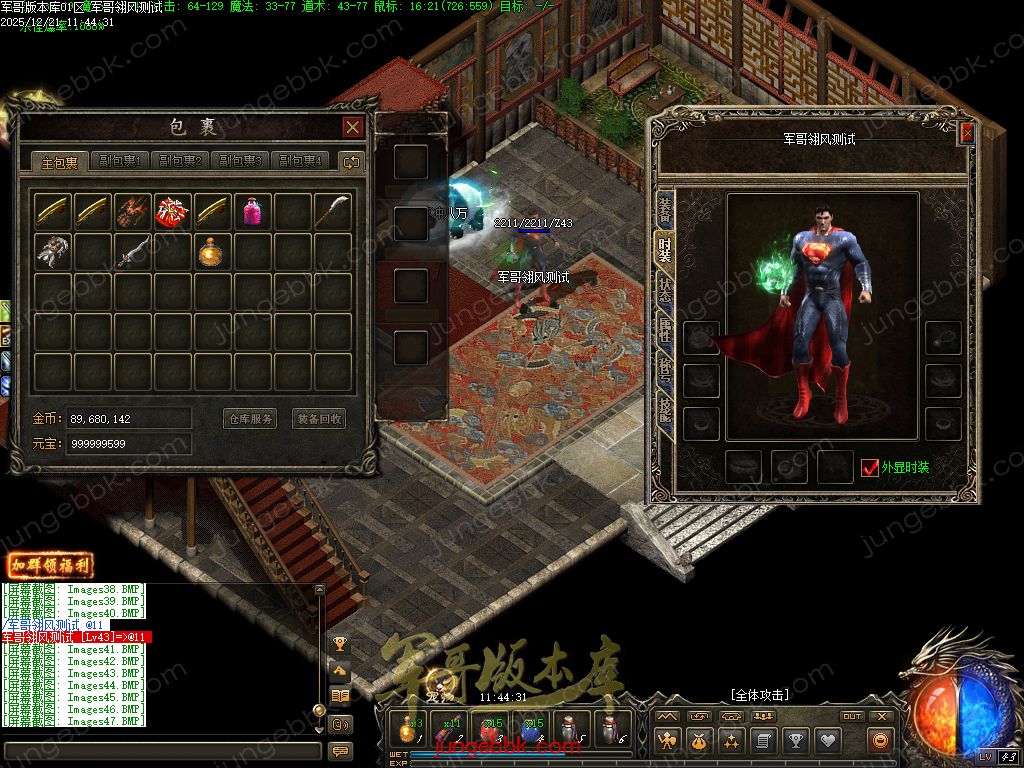The image size is (1024, 768).
Task: Close the 包裹 bag window
Action: pyautogui.click(x=352, y=127)
